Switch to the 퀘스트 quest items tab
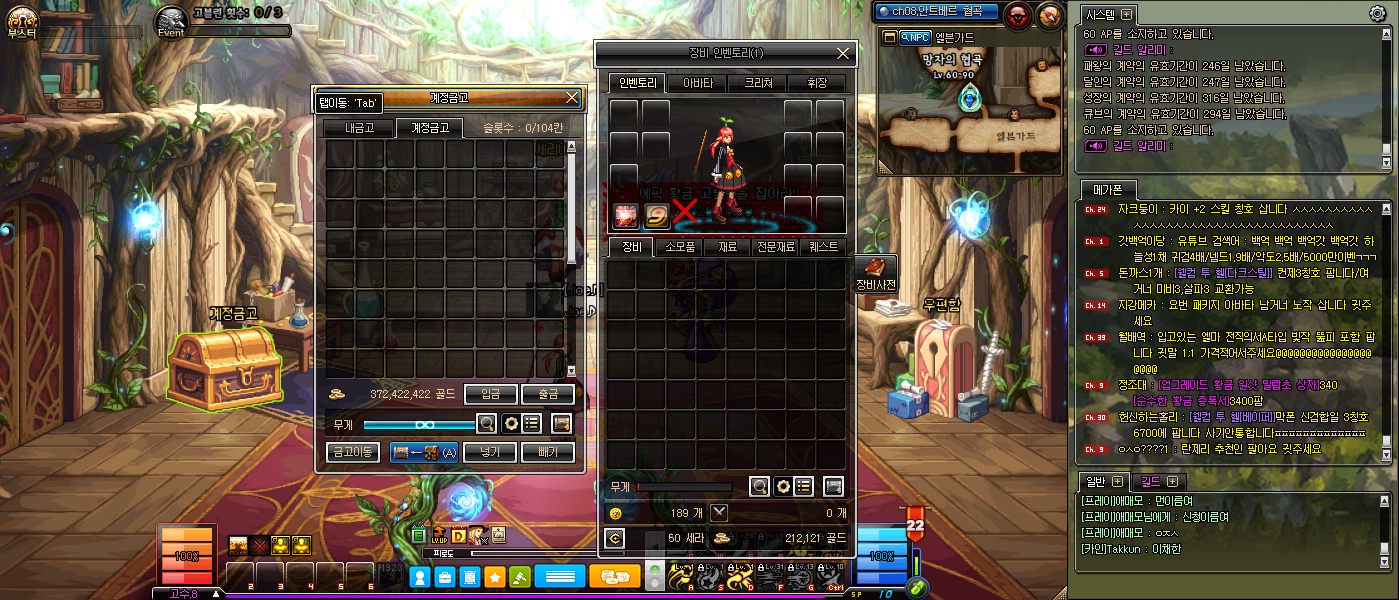1399x600 pixels. (x=825, y=247)
